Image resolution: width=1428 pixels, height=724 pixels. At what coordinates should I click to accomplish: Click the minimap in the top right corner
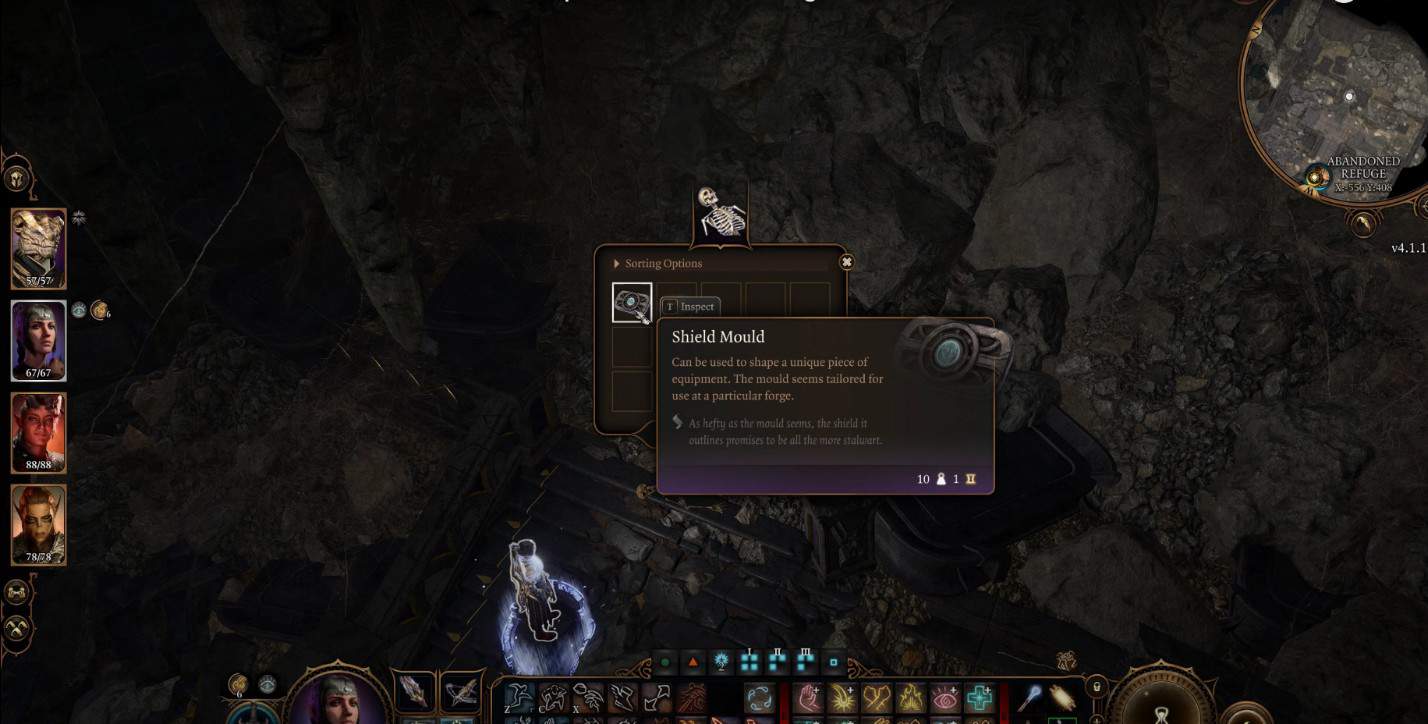tap(1340, 90)
